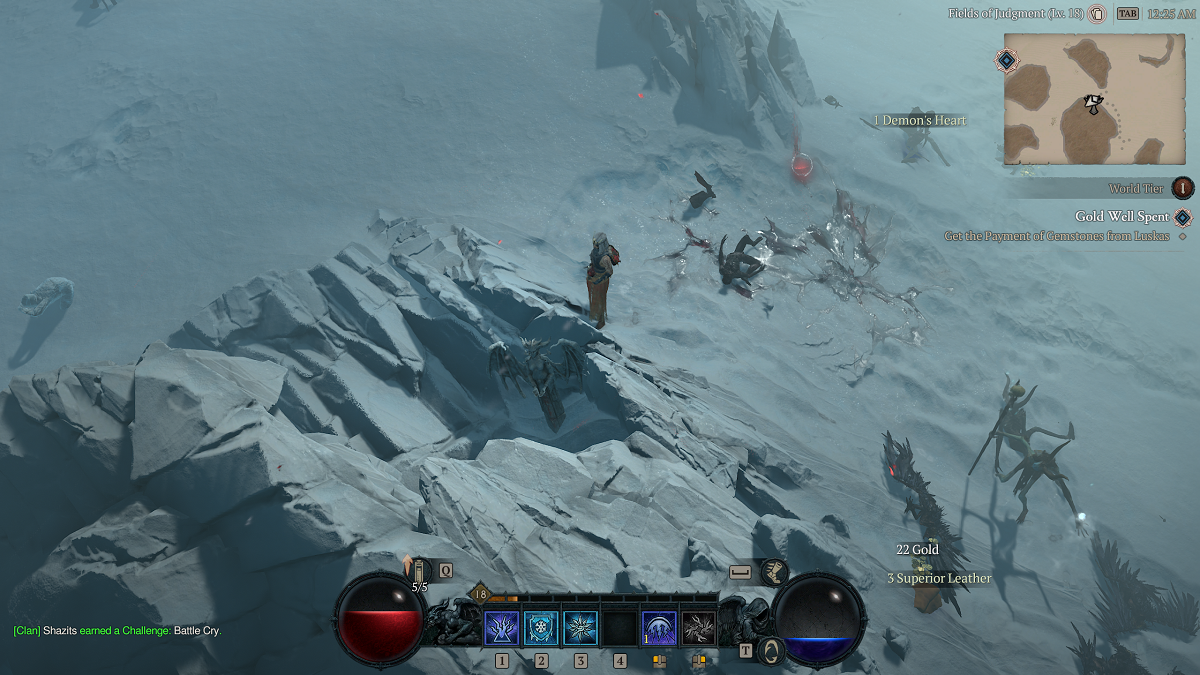Collect the 1 Demon's Heart label
The height and width of the screenshot is (675, 1200).
920,121
